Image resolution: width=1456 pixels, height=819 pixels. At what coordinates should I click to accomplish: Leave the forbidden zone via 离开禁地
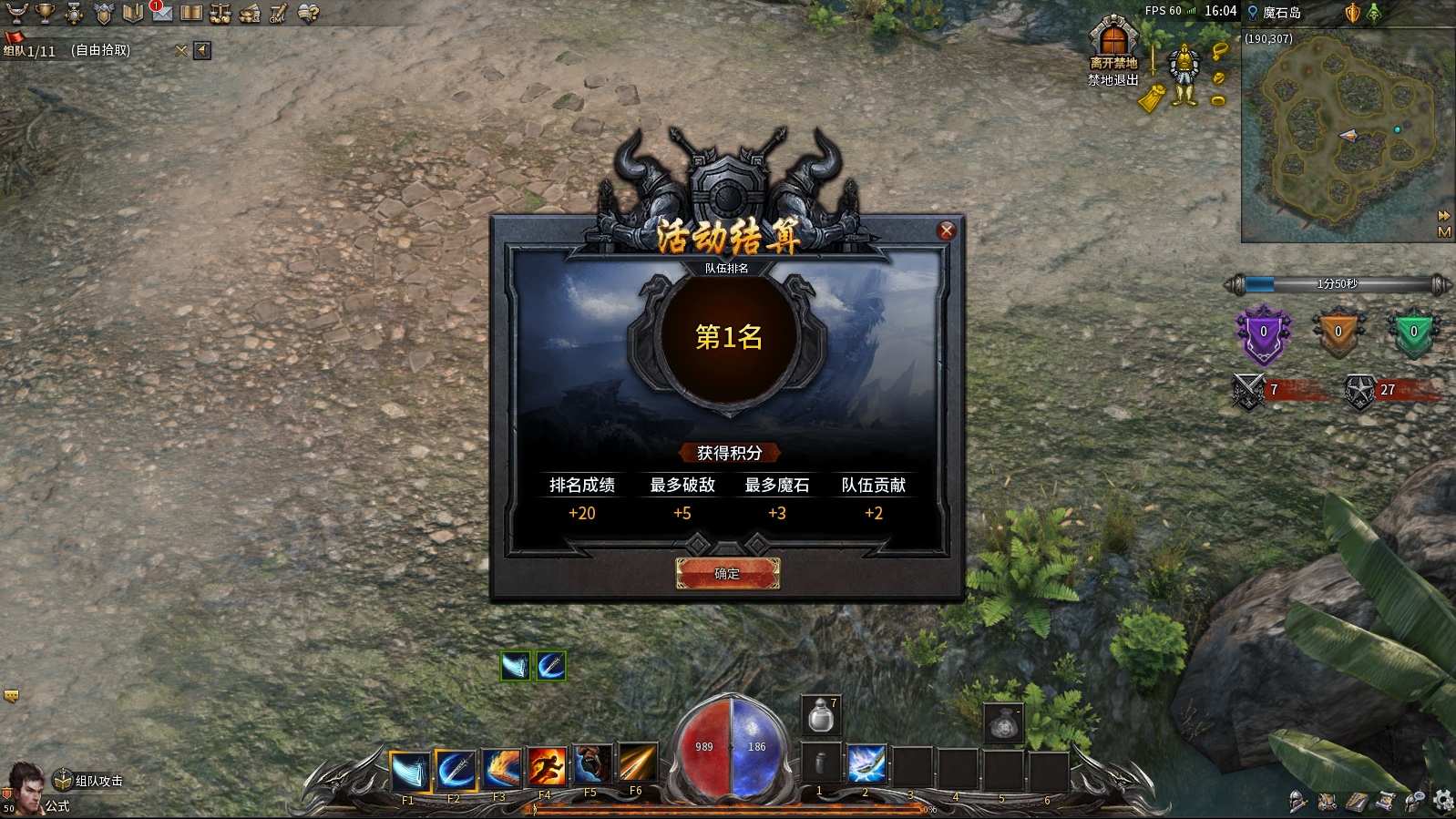coord(1113,46)
